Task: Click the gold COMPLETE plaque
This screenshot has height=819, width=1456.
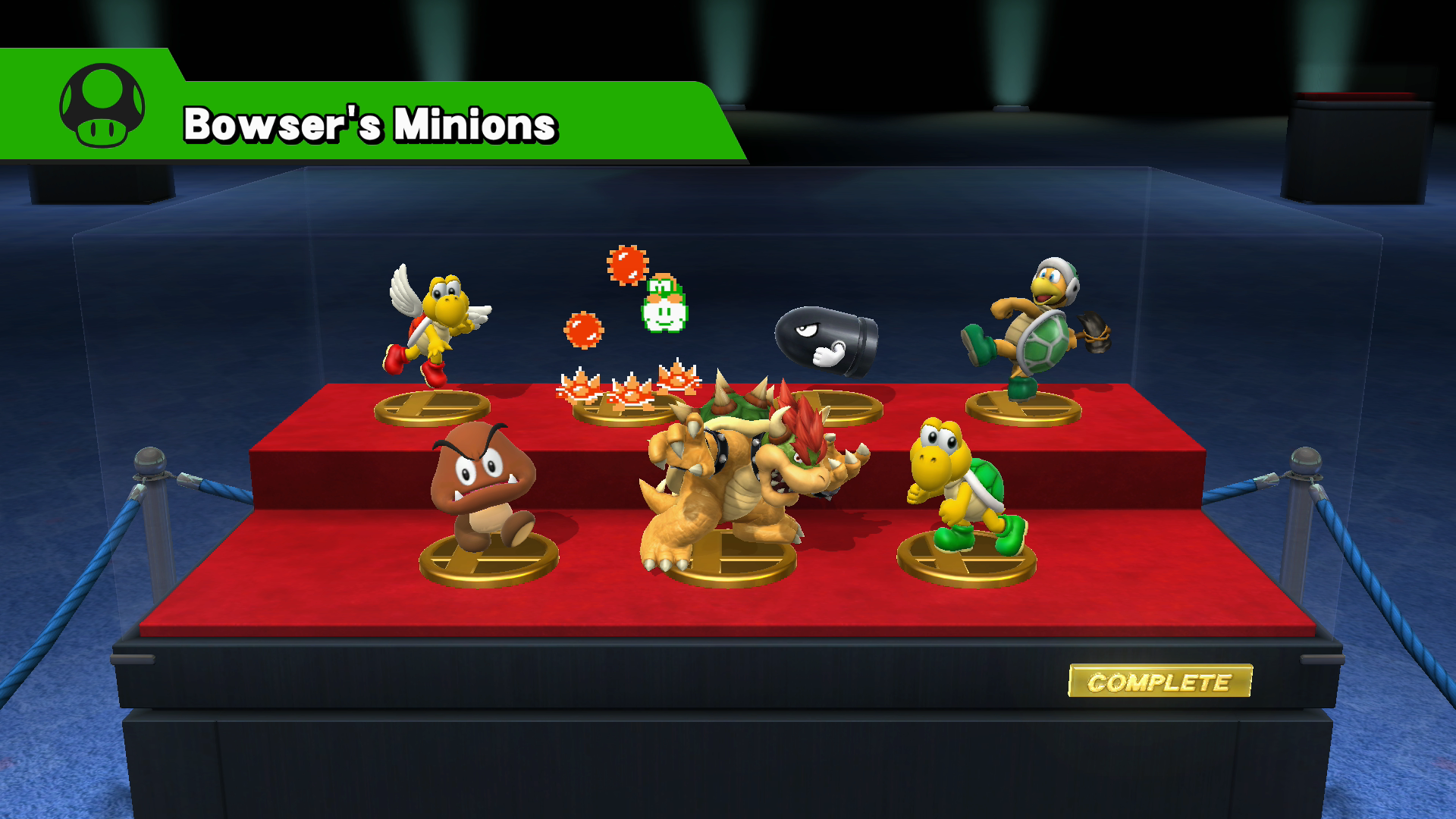Action: click(x=1159, y=682)
